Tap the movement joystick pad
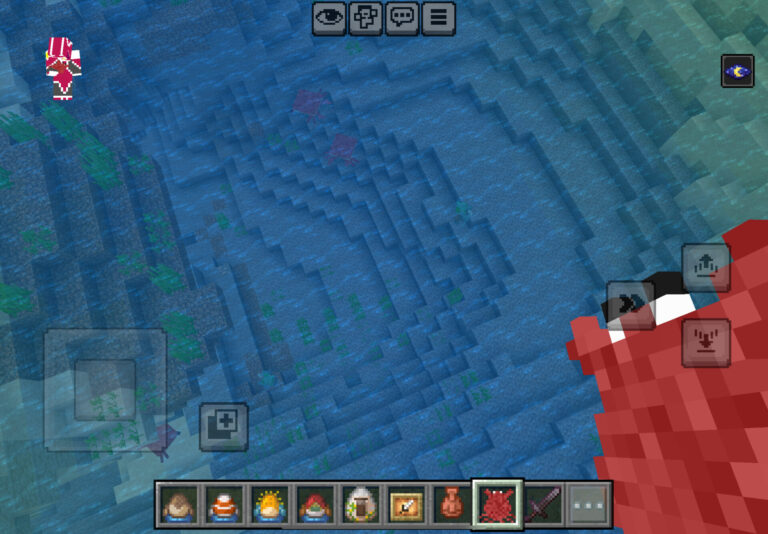 [105, 389]
